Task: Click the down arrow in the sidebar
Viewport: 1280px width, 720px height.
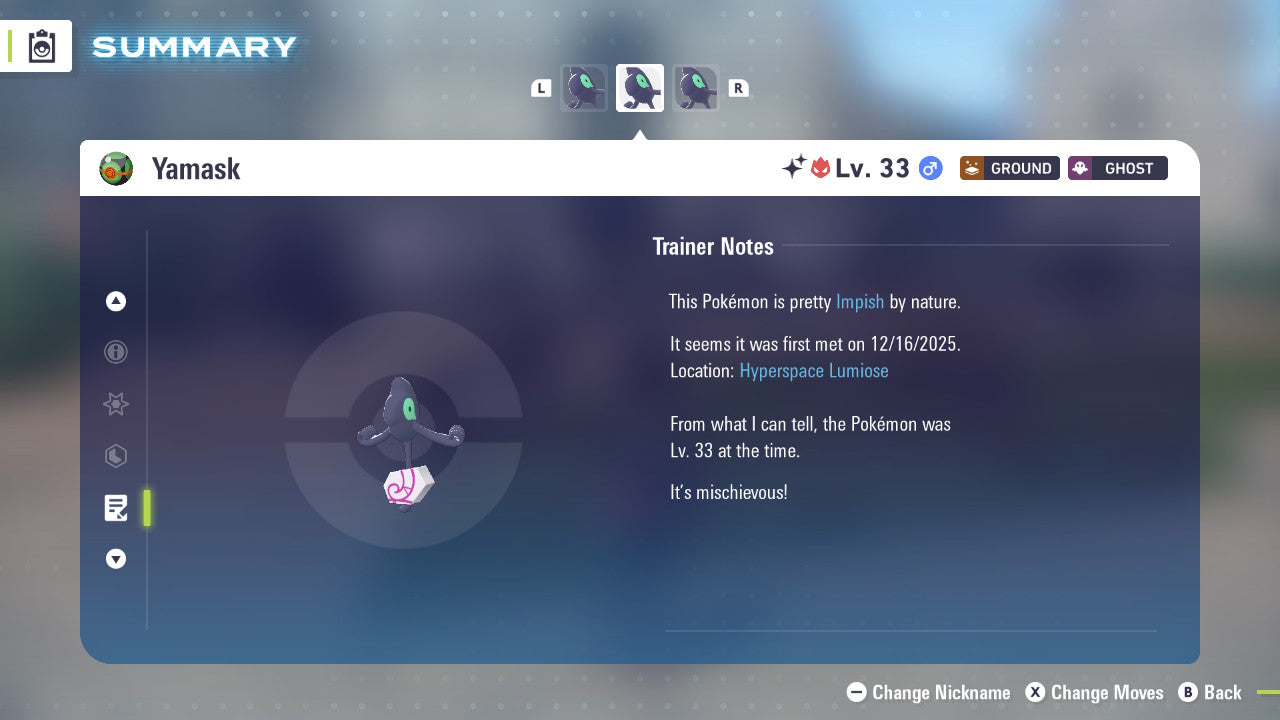Action: 116,559
